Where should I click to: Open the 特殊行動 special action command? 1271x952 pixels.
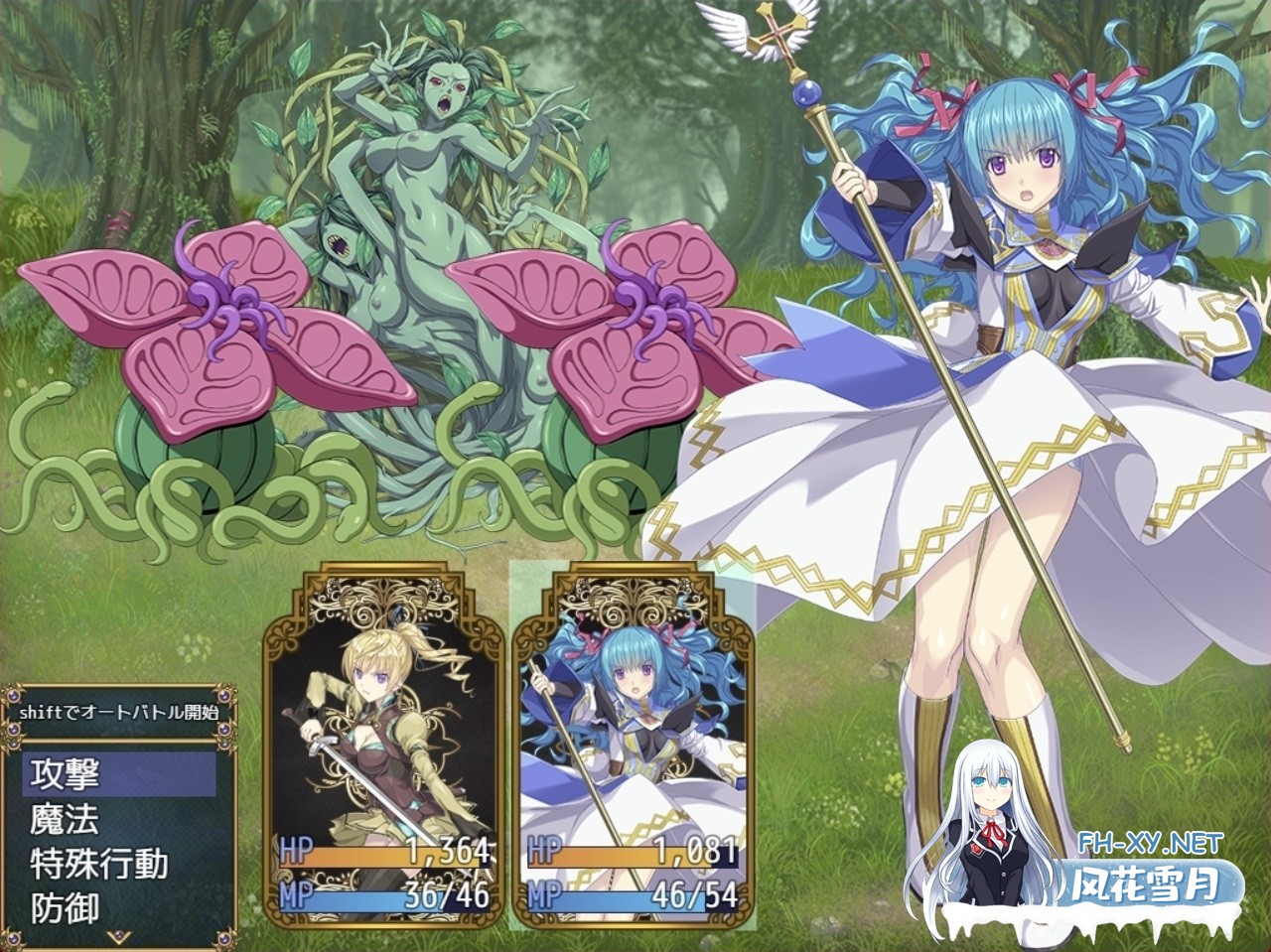(119, 864)
